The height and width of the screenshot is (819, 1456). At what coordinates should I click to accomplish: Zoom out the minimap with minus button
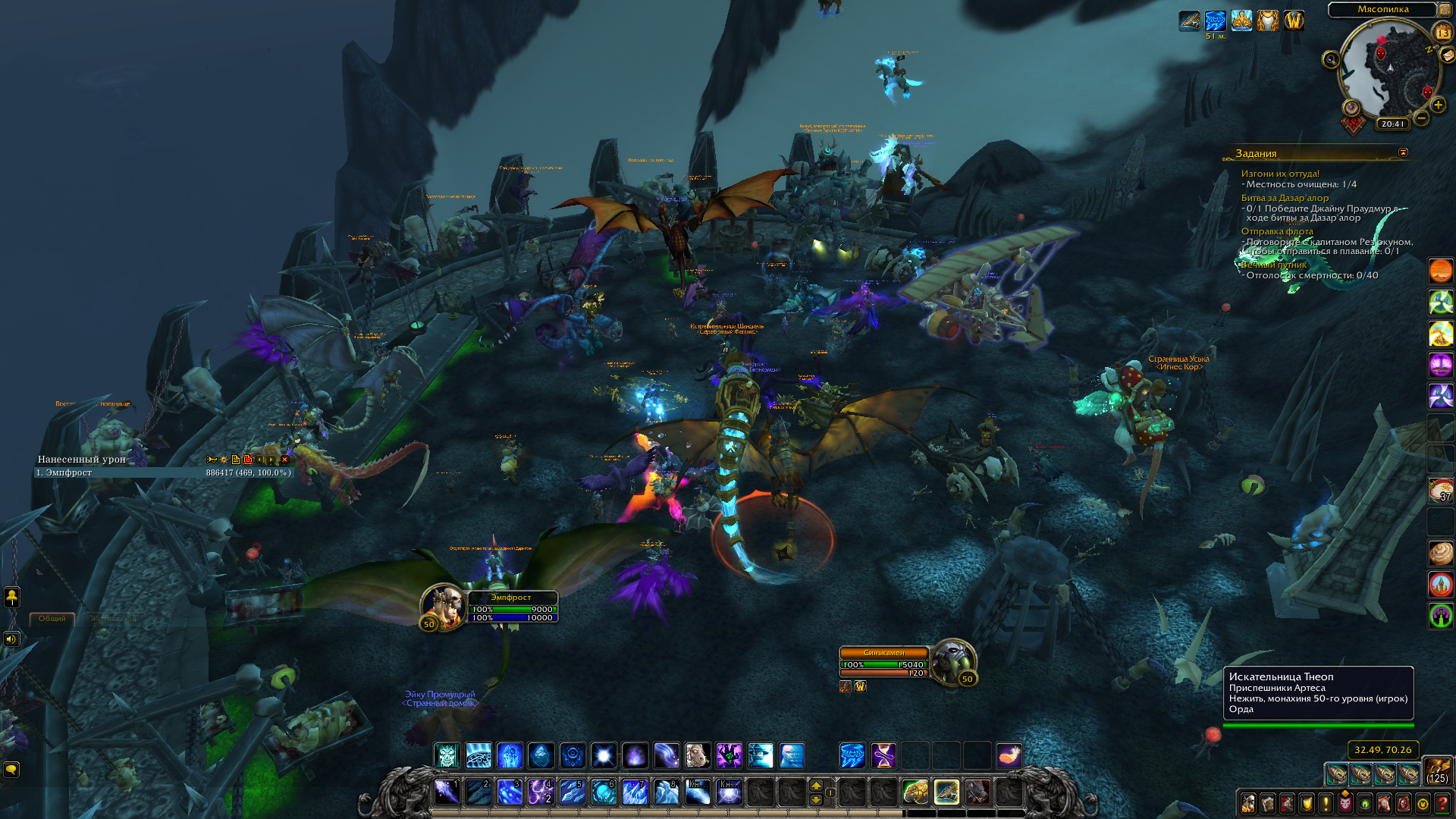1422,118
